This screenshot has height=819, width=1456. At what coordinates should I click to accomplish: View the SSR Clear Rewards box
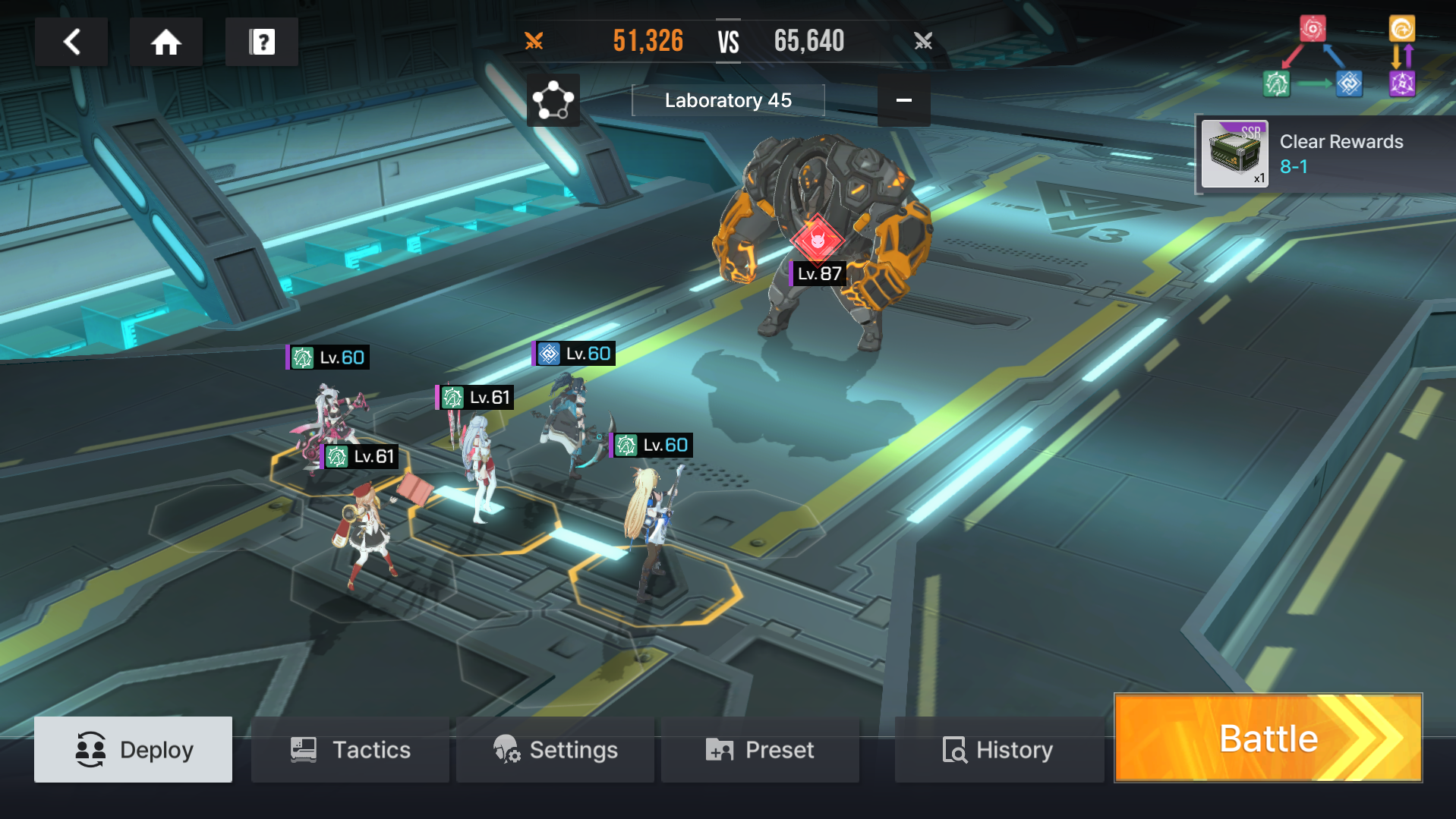pos(1234,154)
